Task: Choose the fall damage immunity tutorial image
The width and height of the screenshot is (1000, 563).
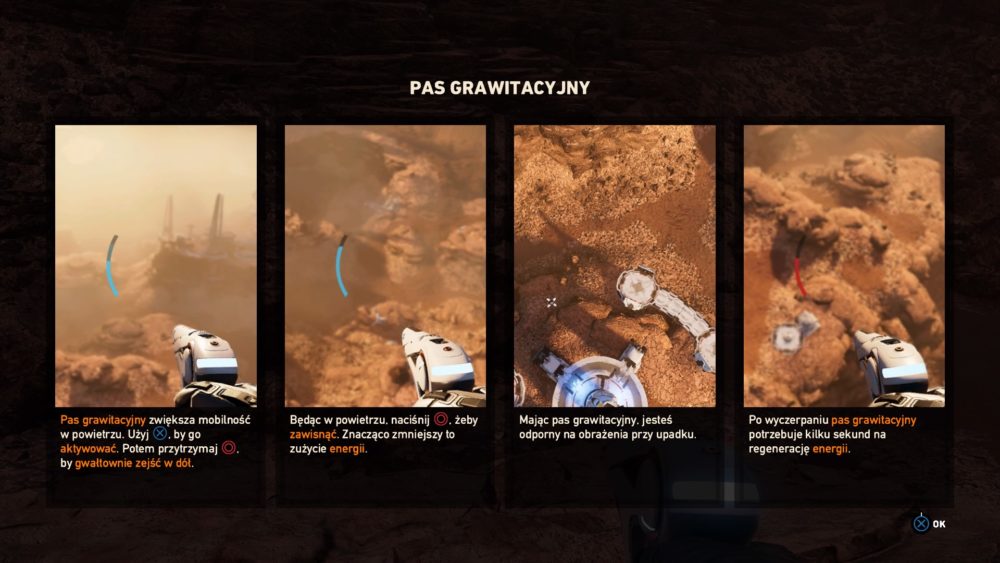Action: pos(615,265)
